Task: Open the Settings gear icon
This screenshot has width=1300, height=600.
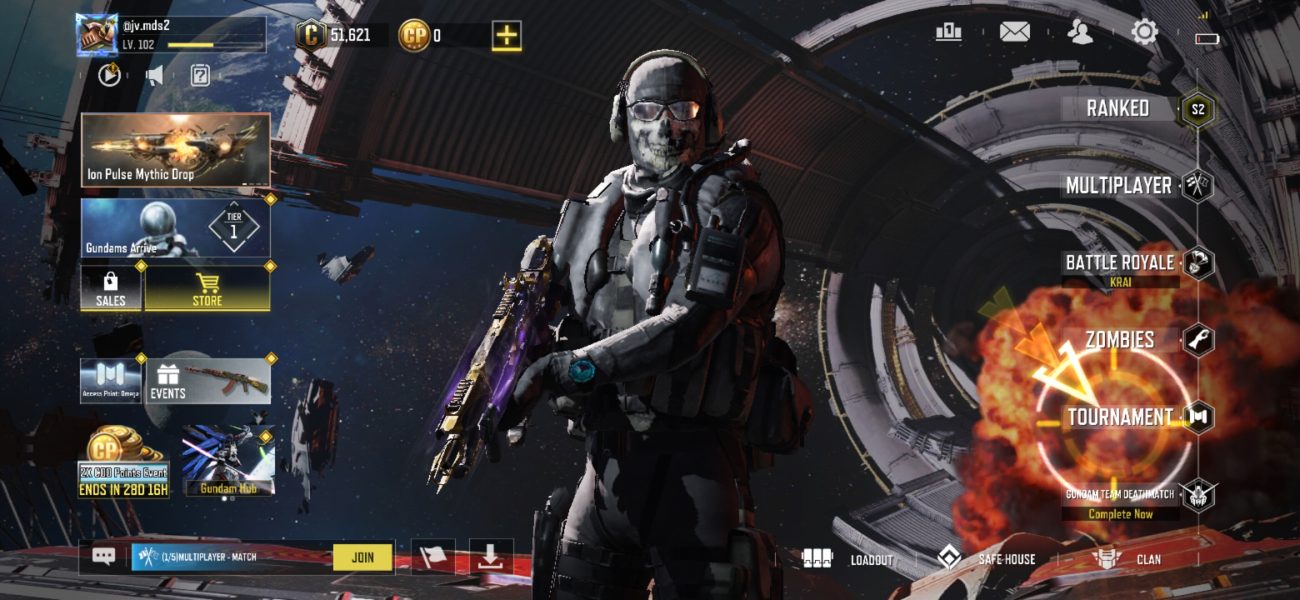Action: click(x=1144, y=33)
